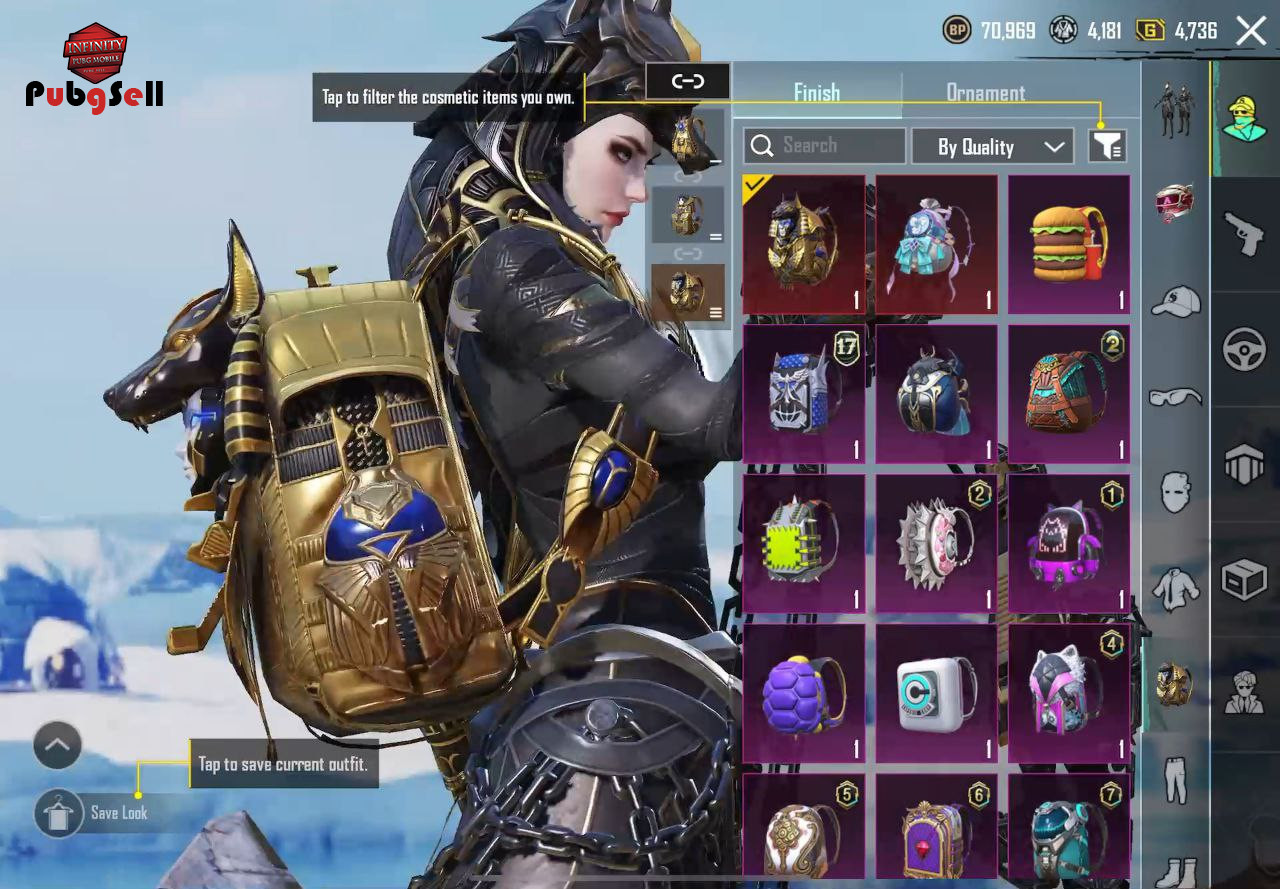This screenshot has height=889, width=1280.
Task: Close the inventory screen with the X
Action: [x=1251, y=31]
